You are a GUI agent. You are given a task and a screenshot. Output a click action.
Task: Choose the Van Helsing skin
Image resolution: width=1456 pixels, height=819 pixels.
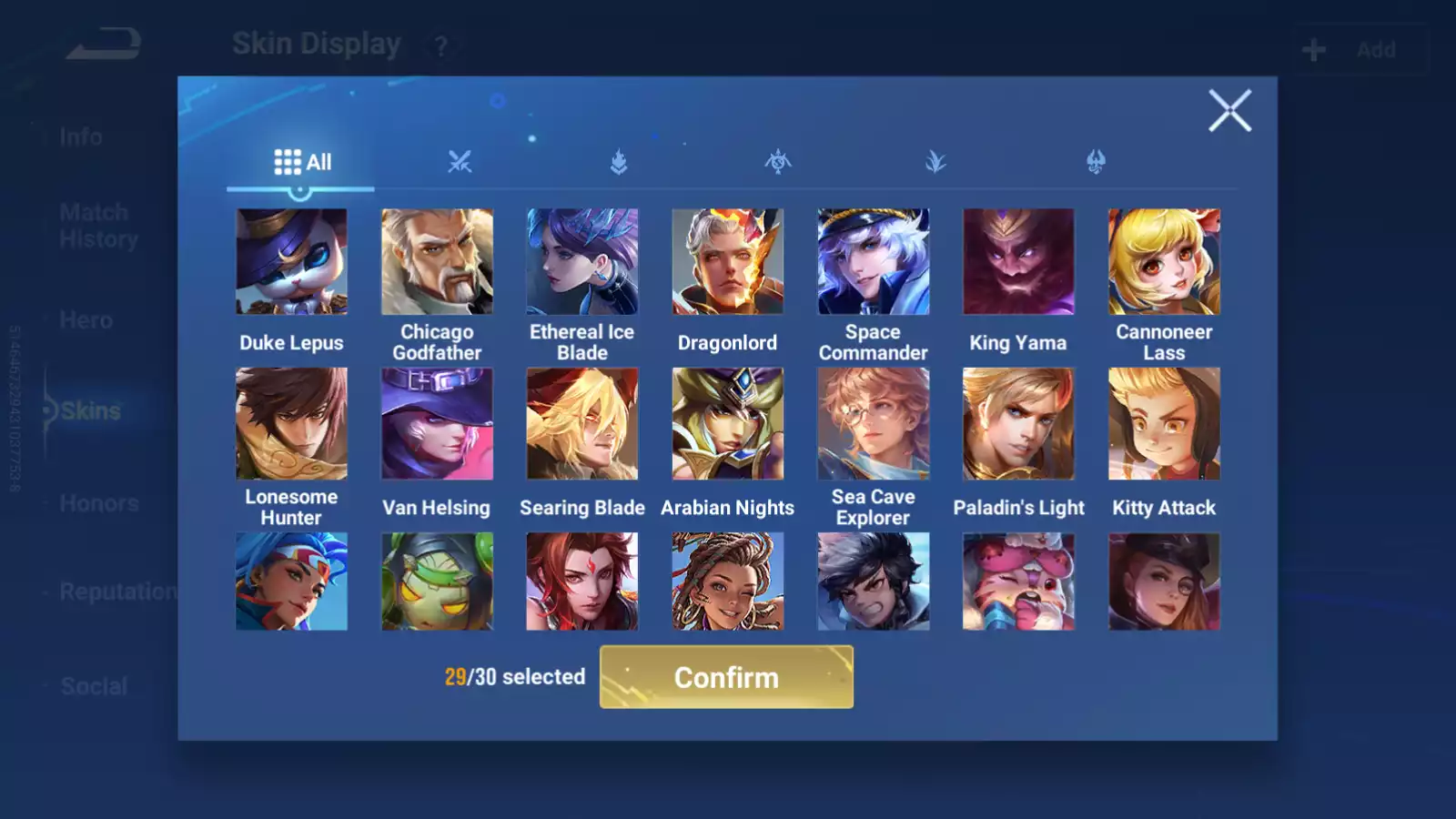[437, 424]
